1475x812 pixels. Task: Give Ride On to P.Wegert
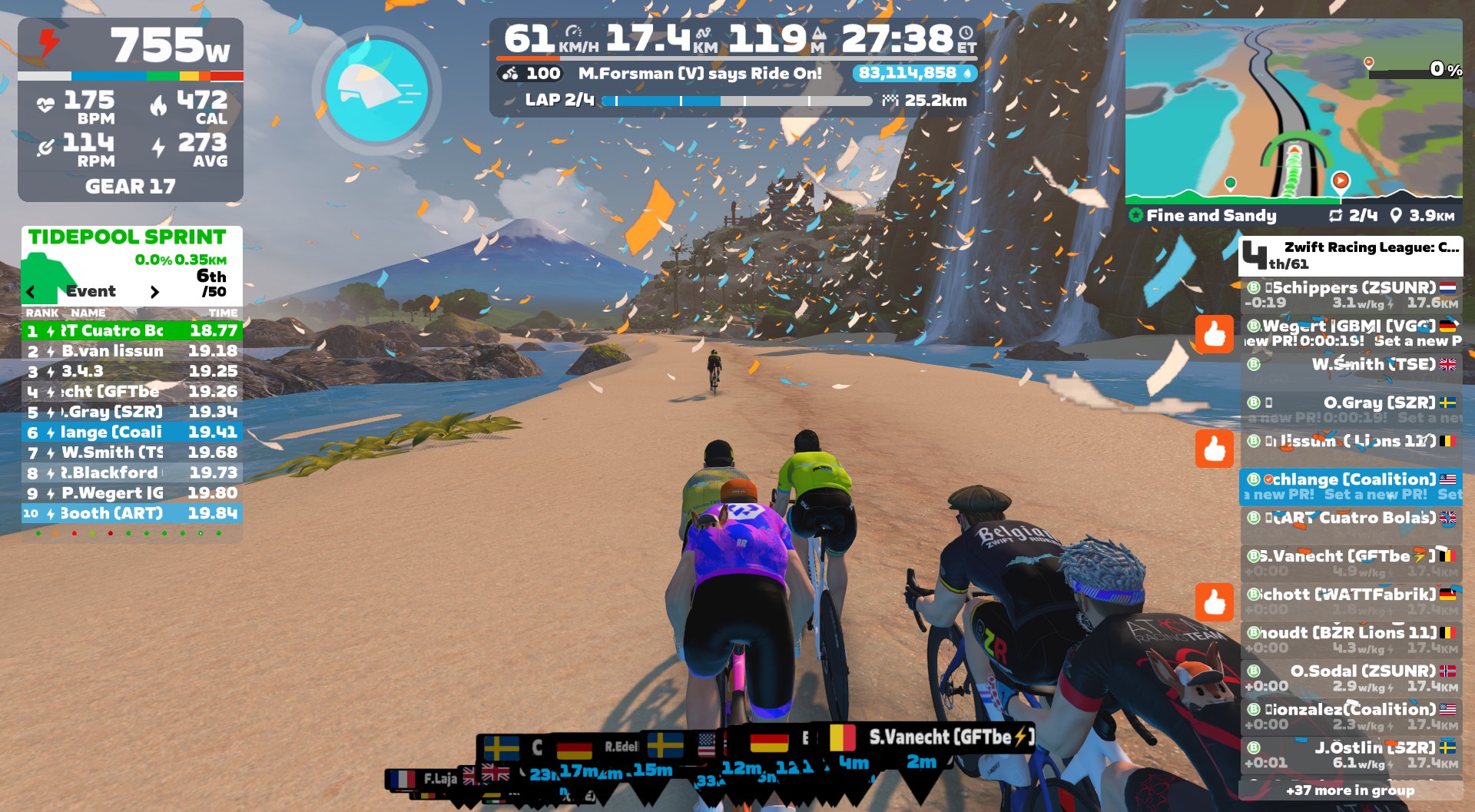click(1214, 334)
